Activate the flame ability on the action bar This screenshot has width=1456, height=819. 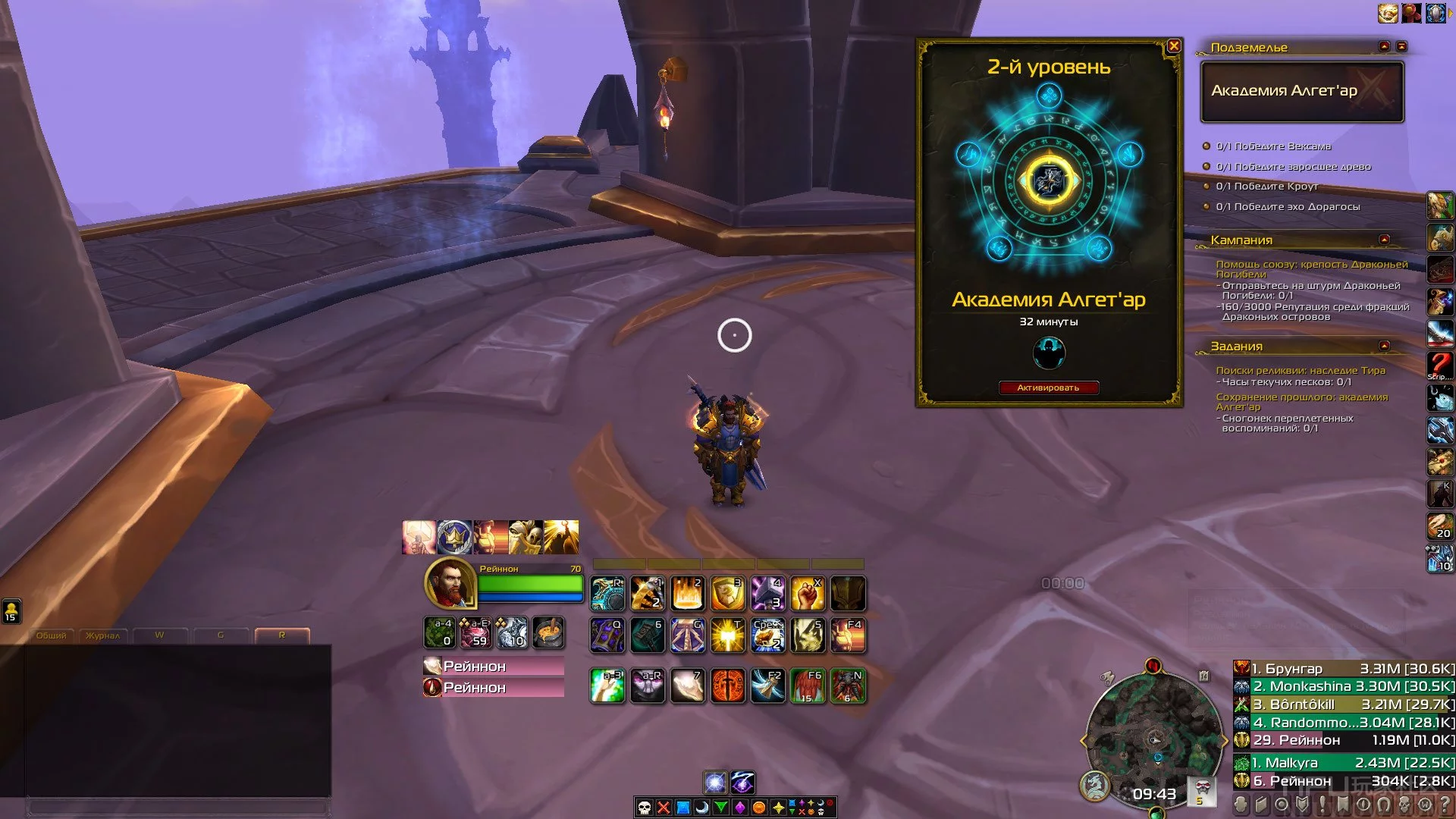[x=687, y=593]
